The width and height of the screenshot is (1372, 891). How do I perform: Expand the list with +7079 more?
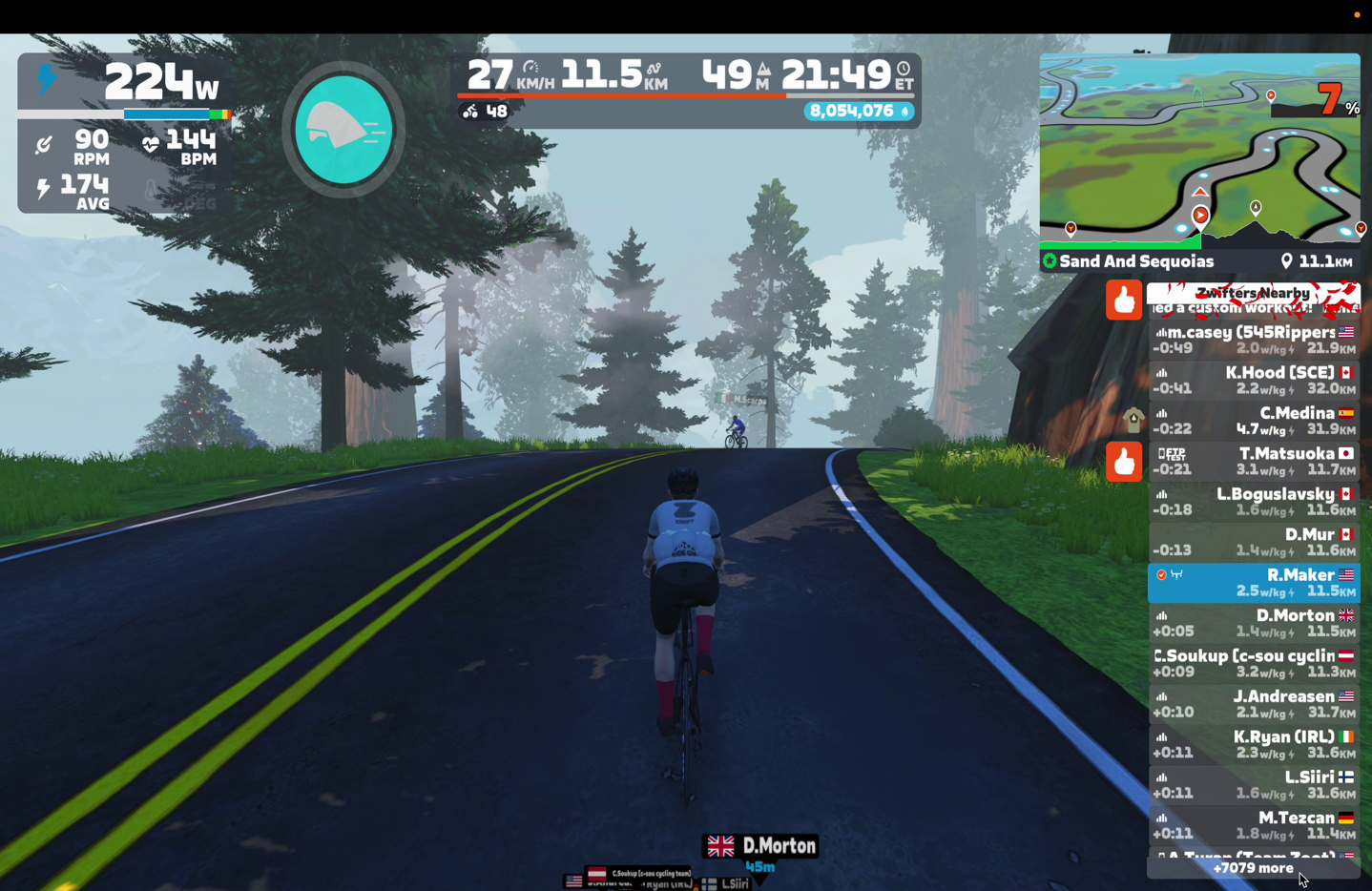point(1254,868)
